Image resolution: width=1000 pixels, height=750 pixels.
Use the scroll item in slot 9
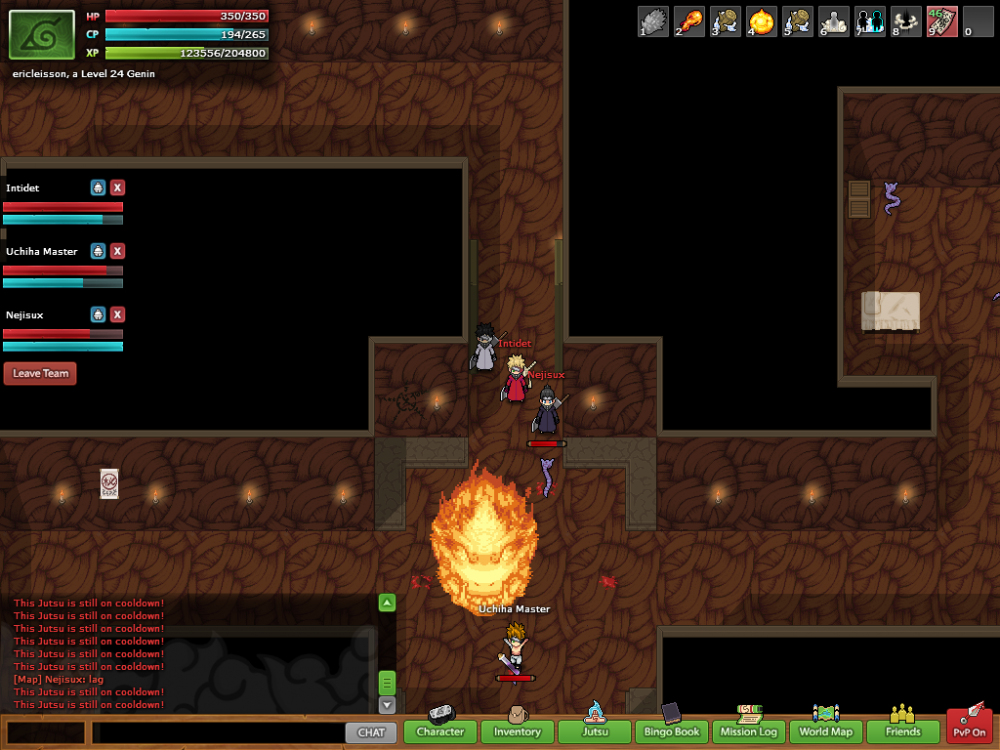pyautogui.click(x=942, y=21)
